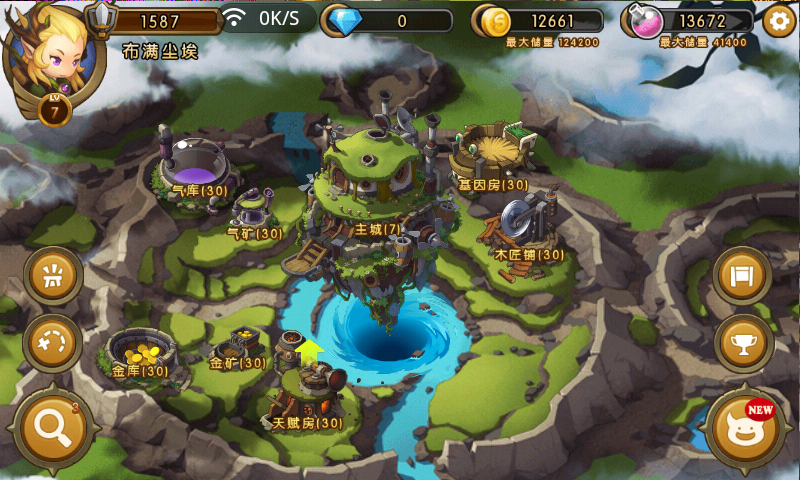
Task: Tap the blue diamond currency icon
Action: [x=343, y=21]
